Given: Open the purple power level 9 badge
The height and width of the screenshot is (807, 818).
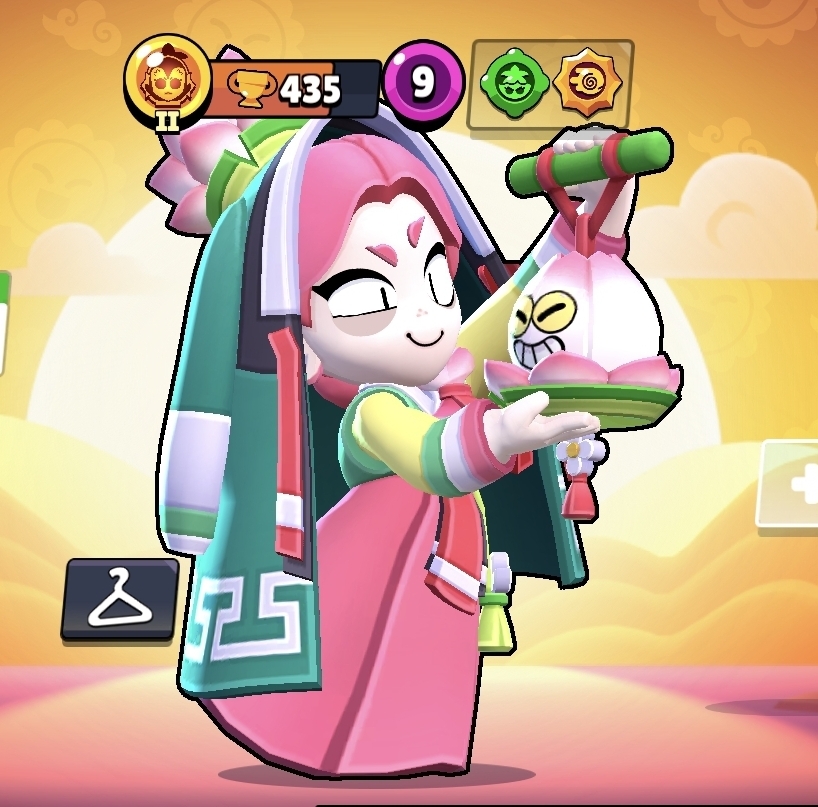Looking at the screenshot, I should (x=423, y=84).
